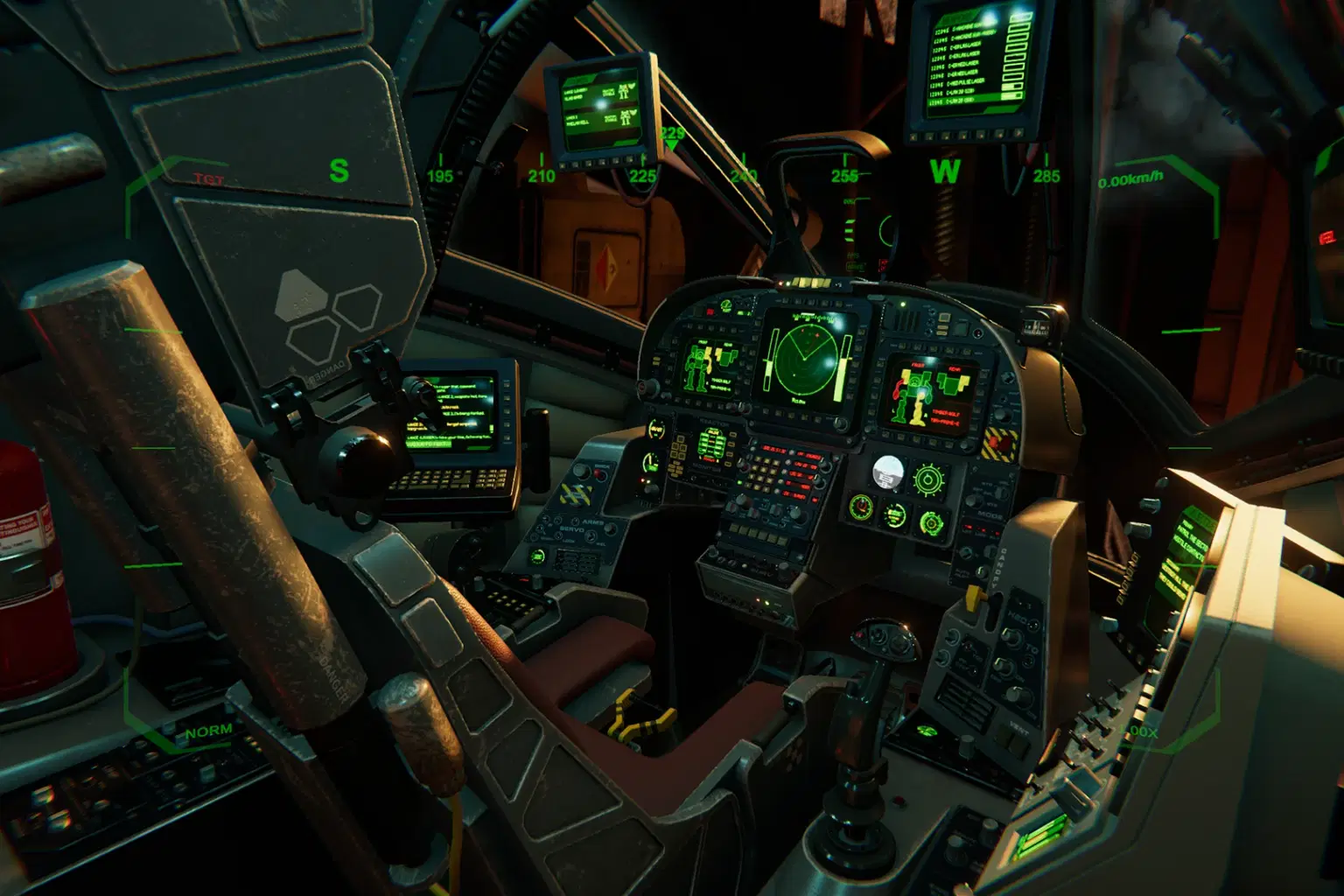
Task: Flip the AUTO PILOT switch
Action: 981,571
